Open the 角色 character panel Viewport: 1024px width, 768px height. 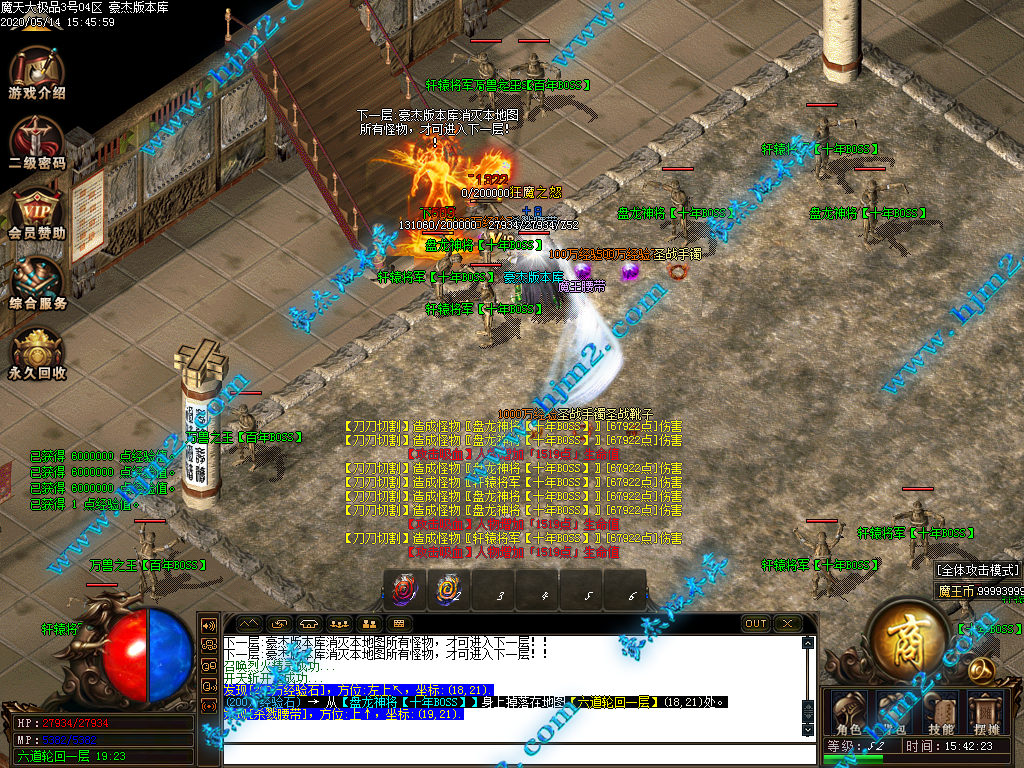pyautogui.click(x=846, y=707)
